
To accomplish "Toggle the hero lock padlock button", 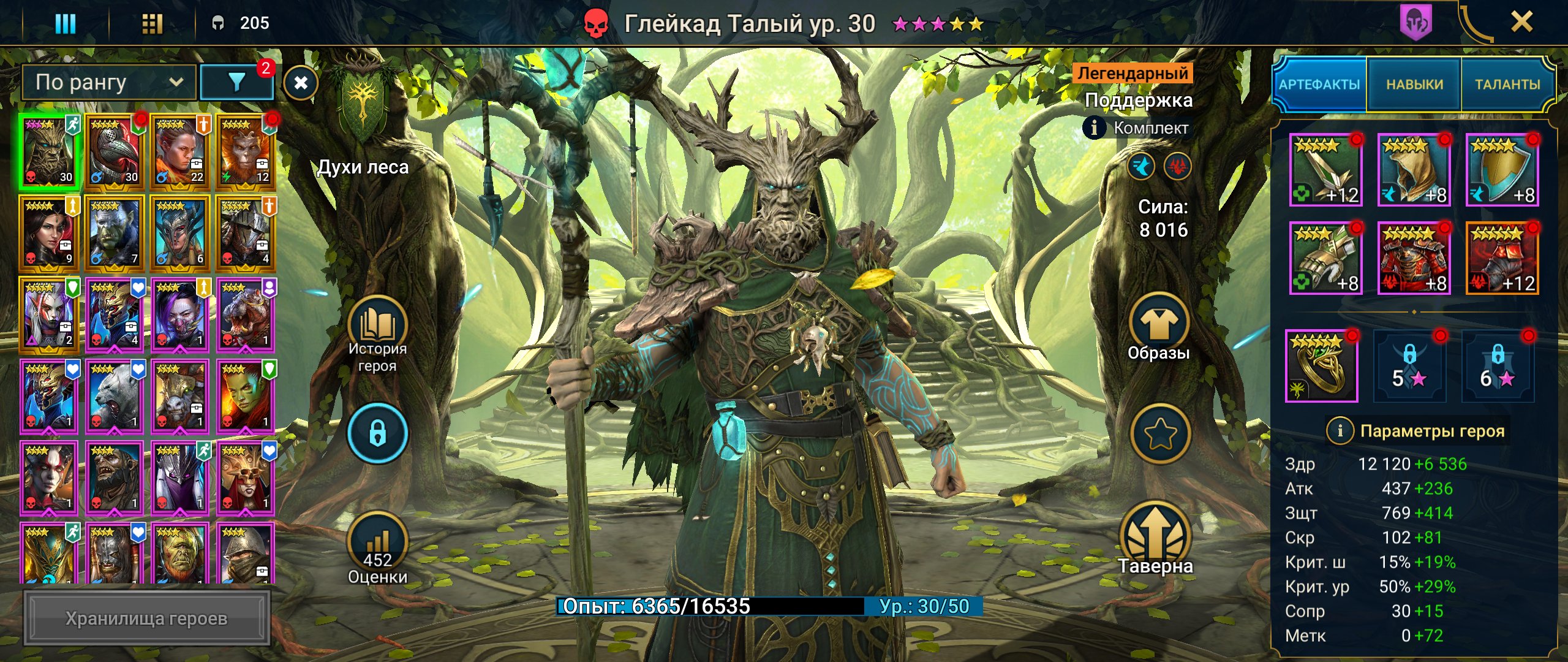I will [377, 433].
